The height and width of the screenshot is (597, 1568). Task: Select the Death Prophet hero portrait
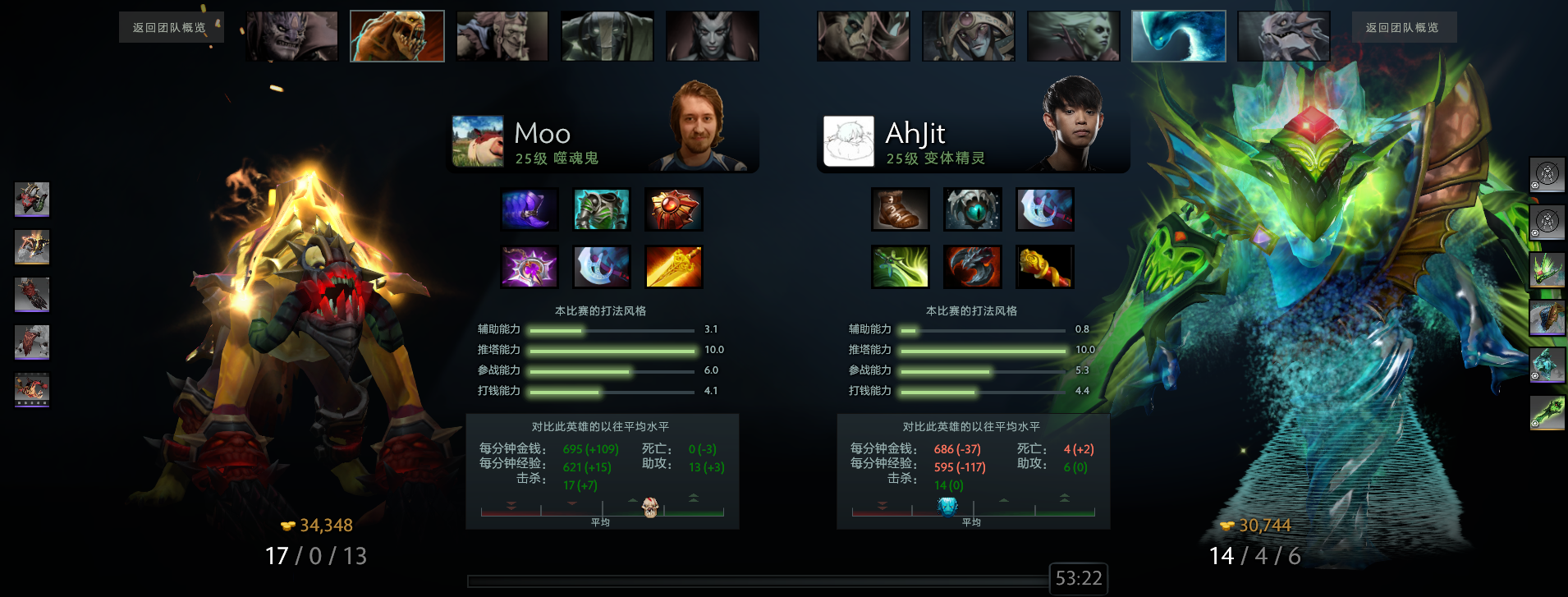click(1074, 36)
